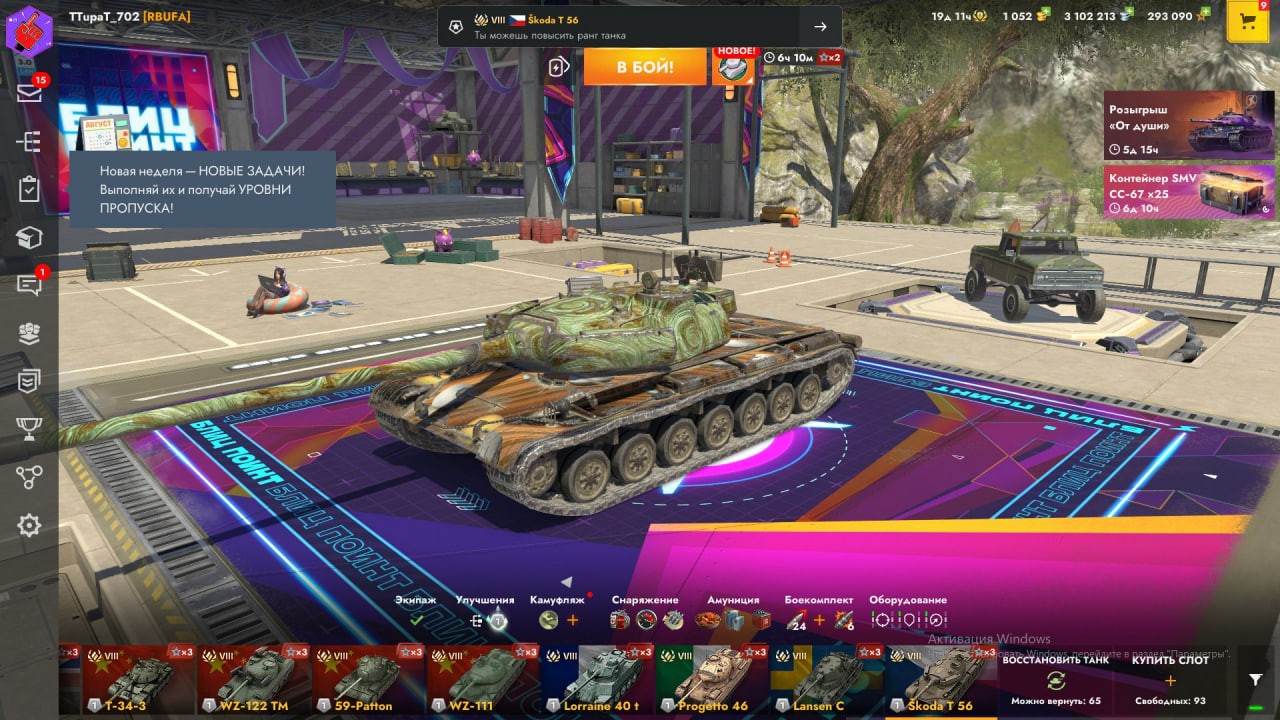Image resolution: width=1280 pixels, height=720 pixels.
Task: Click Восстановить танк to restore a tank
Action: pos(1055,681)
